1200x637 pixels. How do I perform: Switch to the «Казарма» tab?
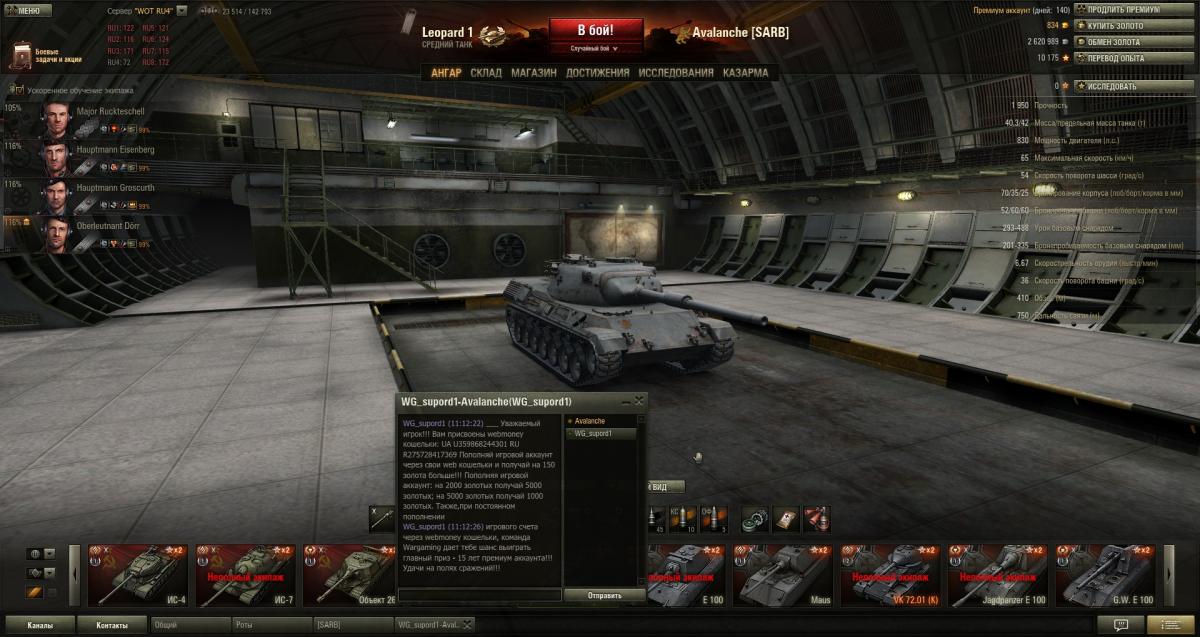pos(745,73)
